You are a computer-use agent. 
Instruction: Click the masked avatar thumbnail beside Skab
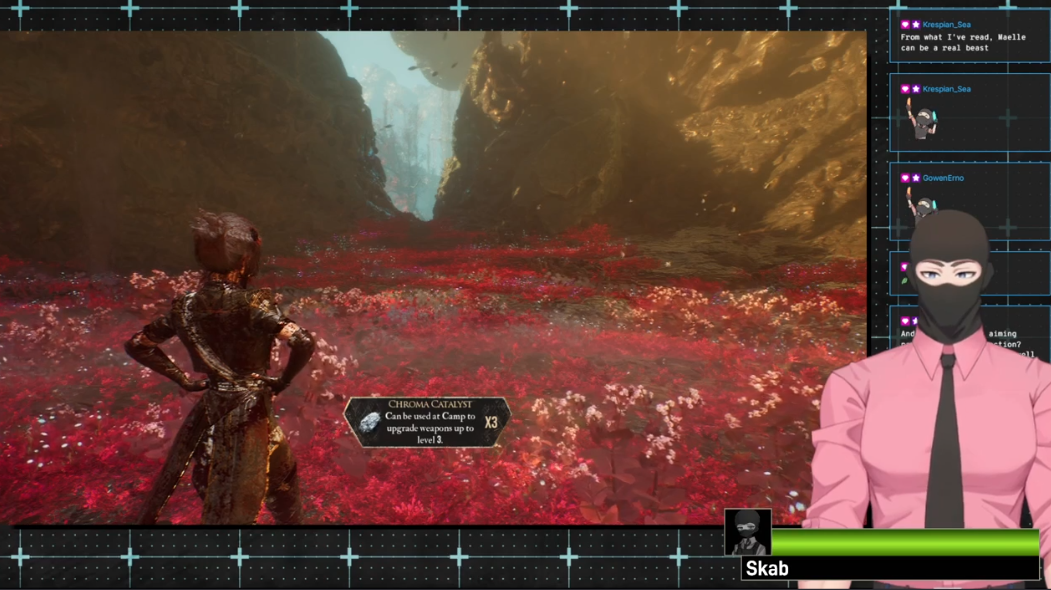747,532
